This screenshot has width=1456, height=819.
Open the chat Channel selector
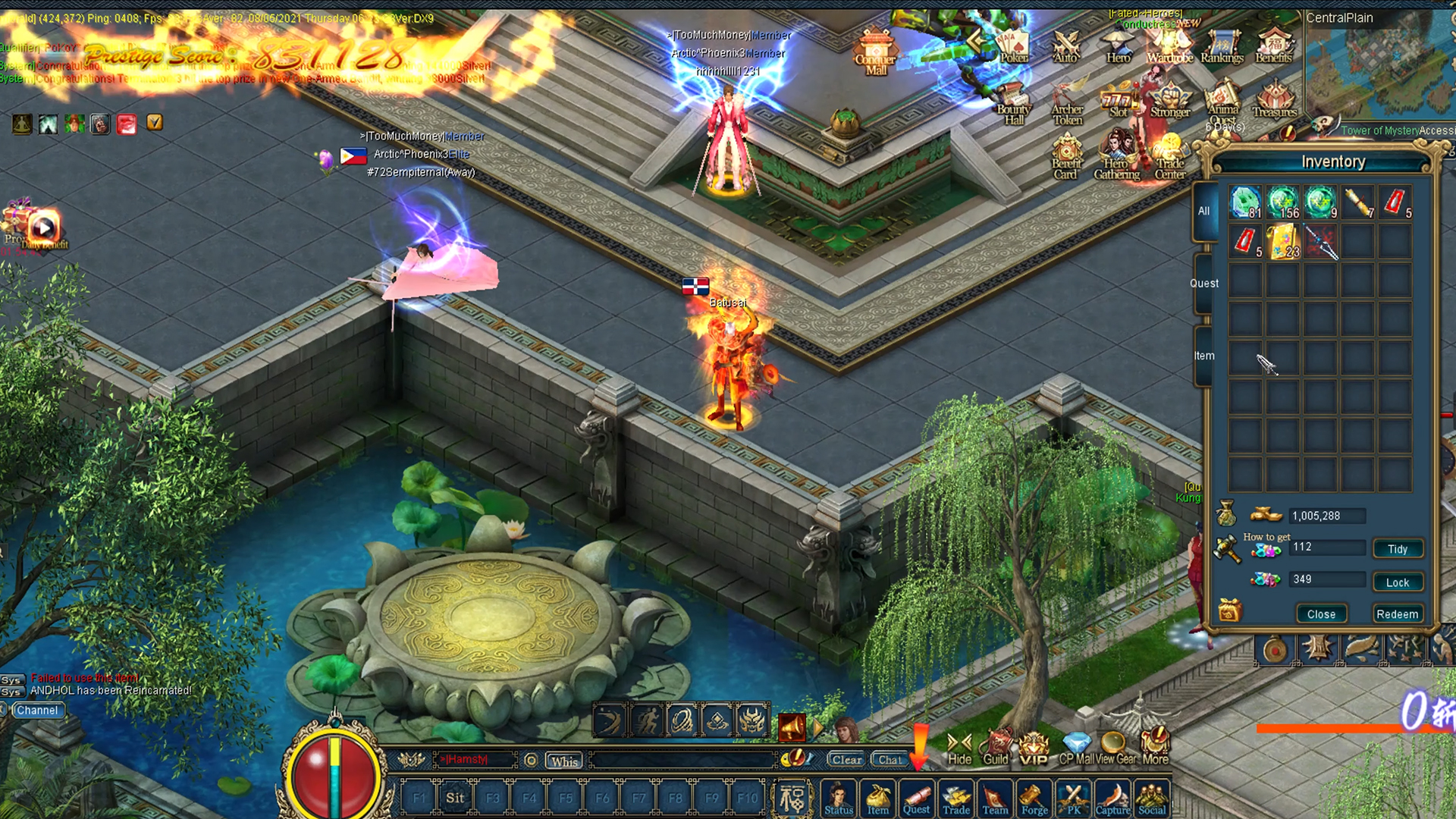click(37, 711)
